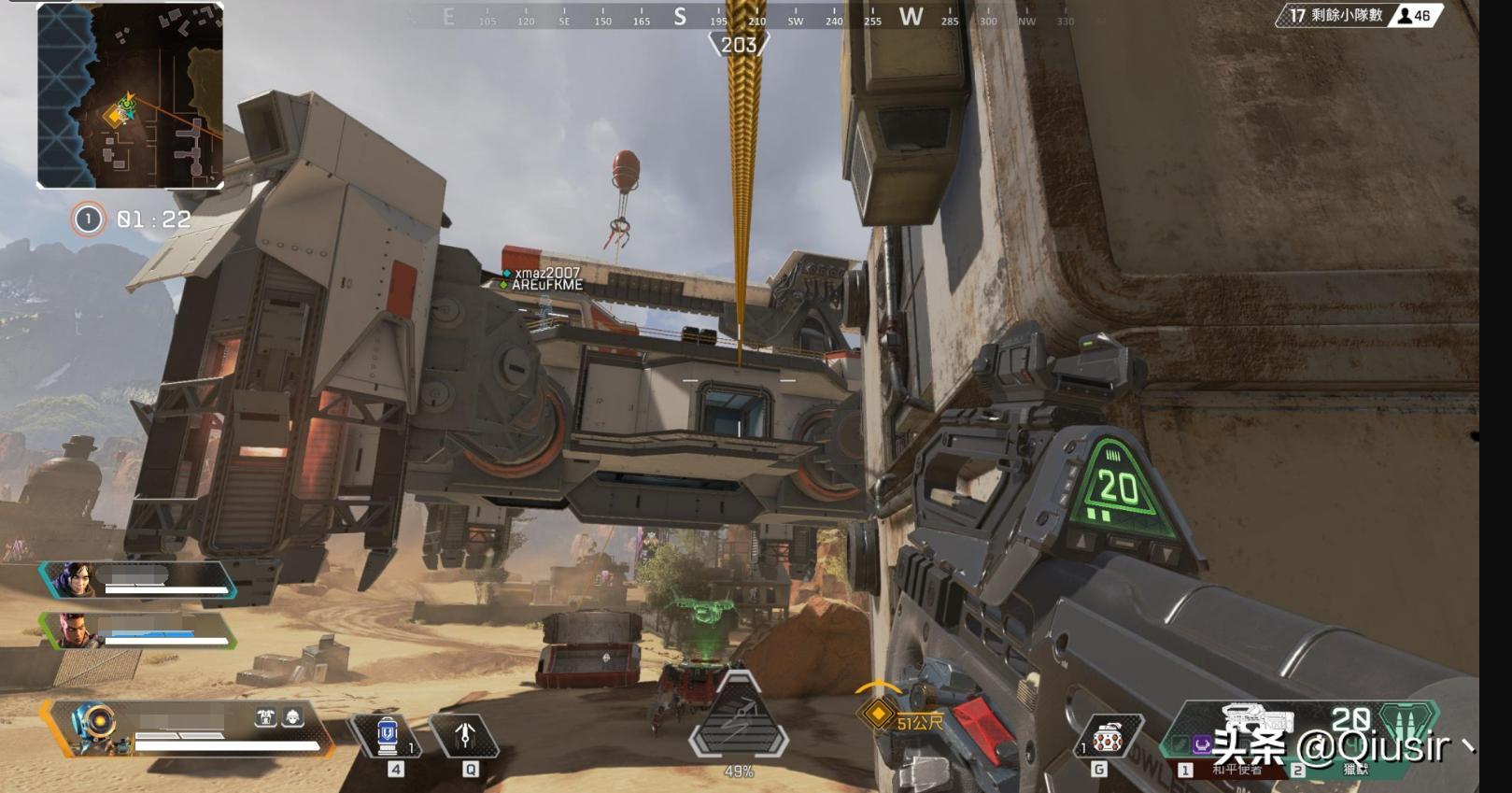The width and height of the screenshot is (1512, 793).
Task: Select the arc star grenade slot
Action: (x=1108, y=739)
